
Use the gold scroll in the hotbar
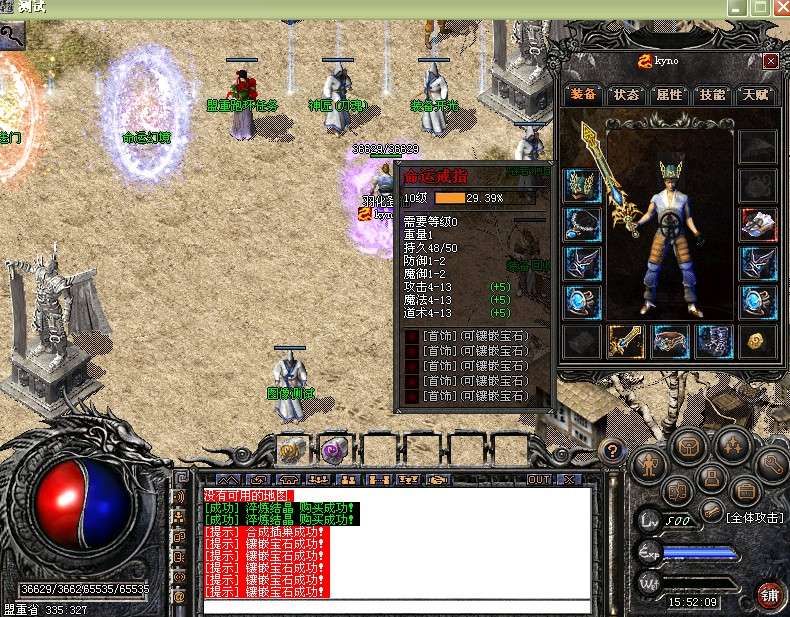pos(292,451)
